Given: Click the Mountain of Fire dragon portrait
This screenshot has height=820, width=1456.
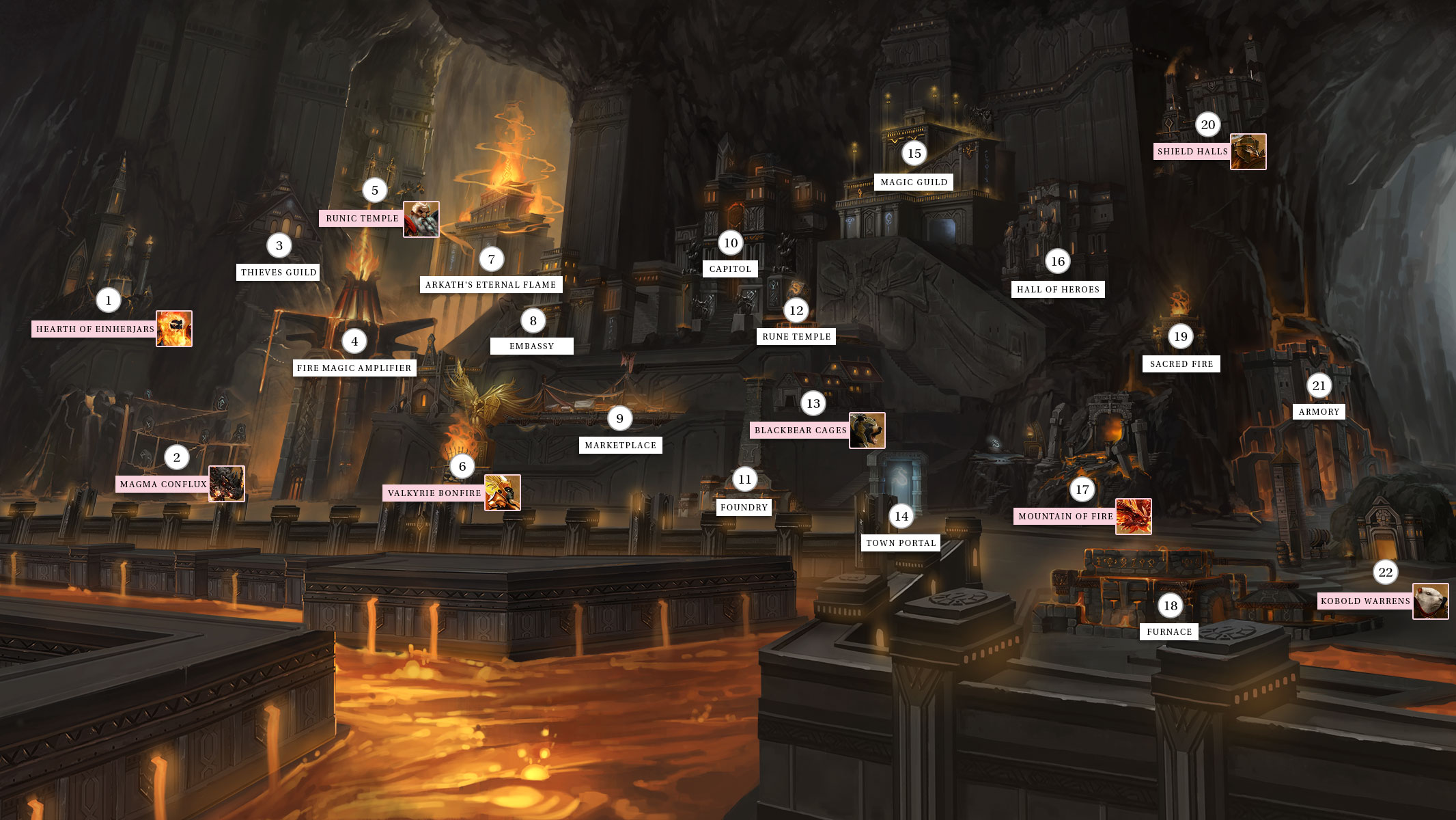Looking at the screenshot, I should click(x=1134, y=517).
